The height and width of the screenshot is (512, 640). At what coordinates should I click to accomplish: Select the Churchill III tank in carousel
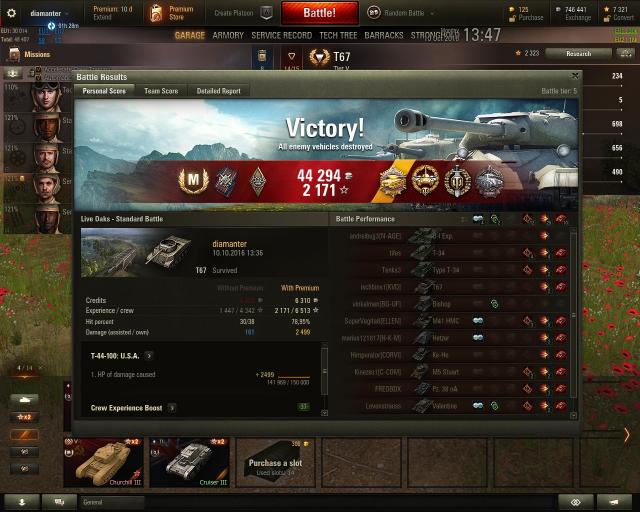(103, 461)
